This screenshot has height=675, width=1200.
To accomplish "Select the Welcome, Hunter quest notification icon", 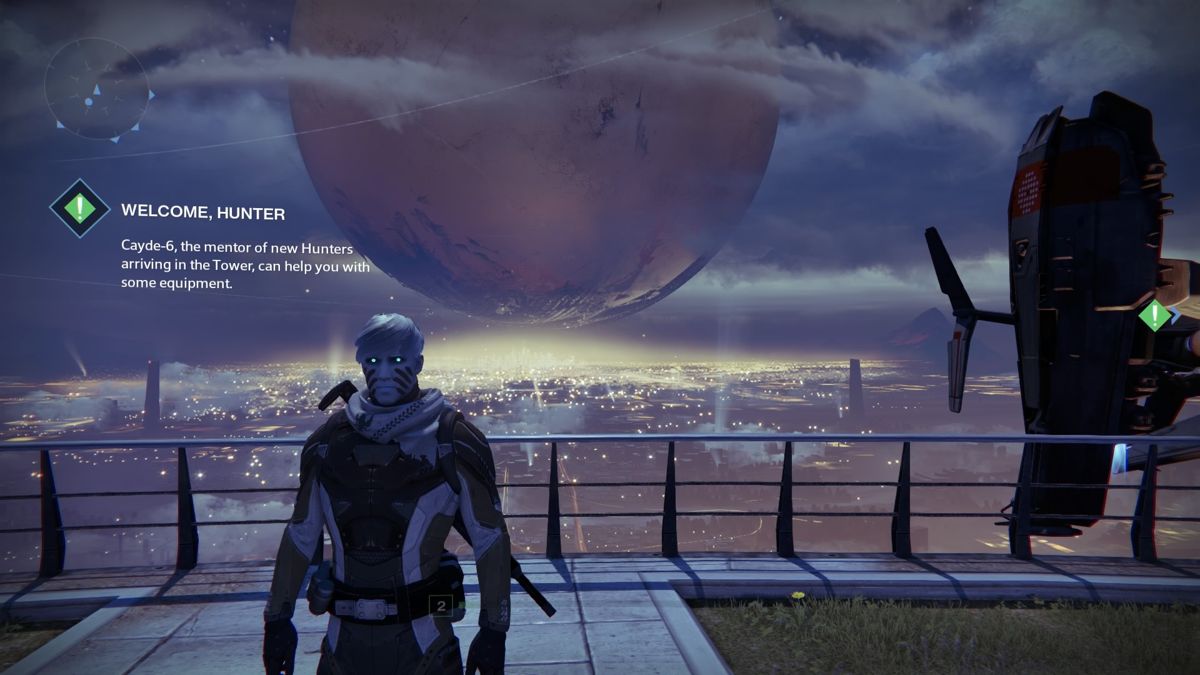I will coord(80,208).
